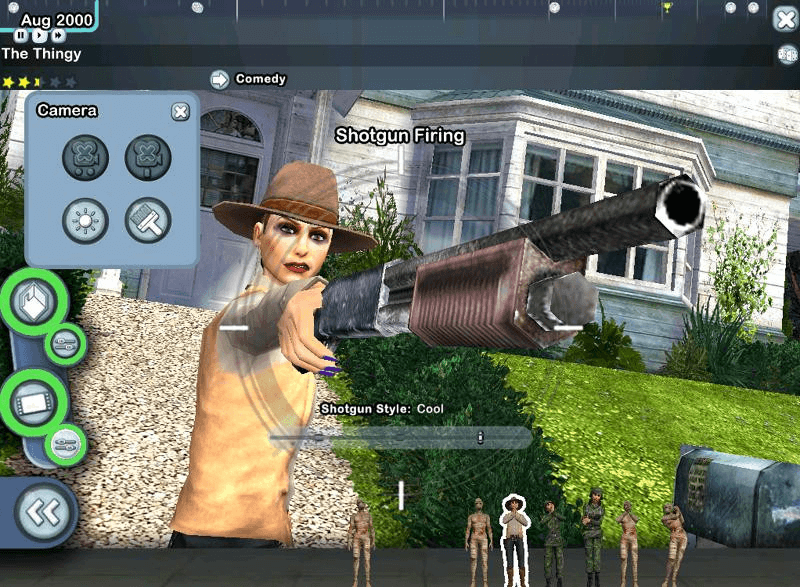The height and width of the screenshot is (587, 800).
Task: Close the scene editor with top-right X
Action: (x=785, y=18)
